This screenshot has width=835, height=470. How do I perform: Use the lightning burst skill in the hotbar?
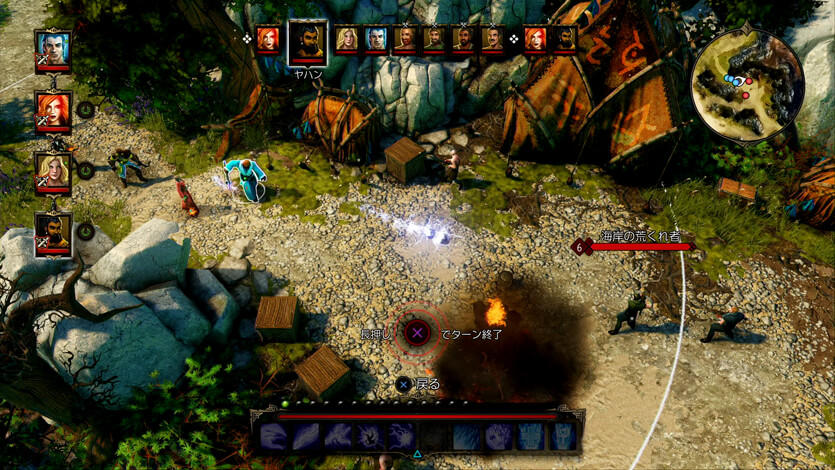[x=402, y=435]
